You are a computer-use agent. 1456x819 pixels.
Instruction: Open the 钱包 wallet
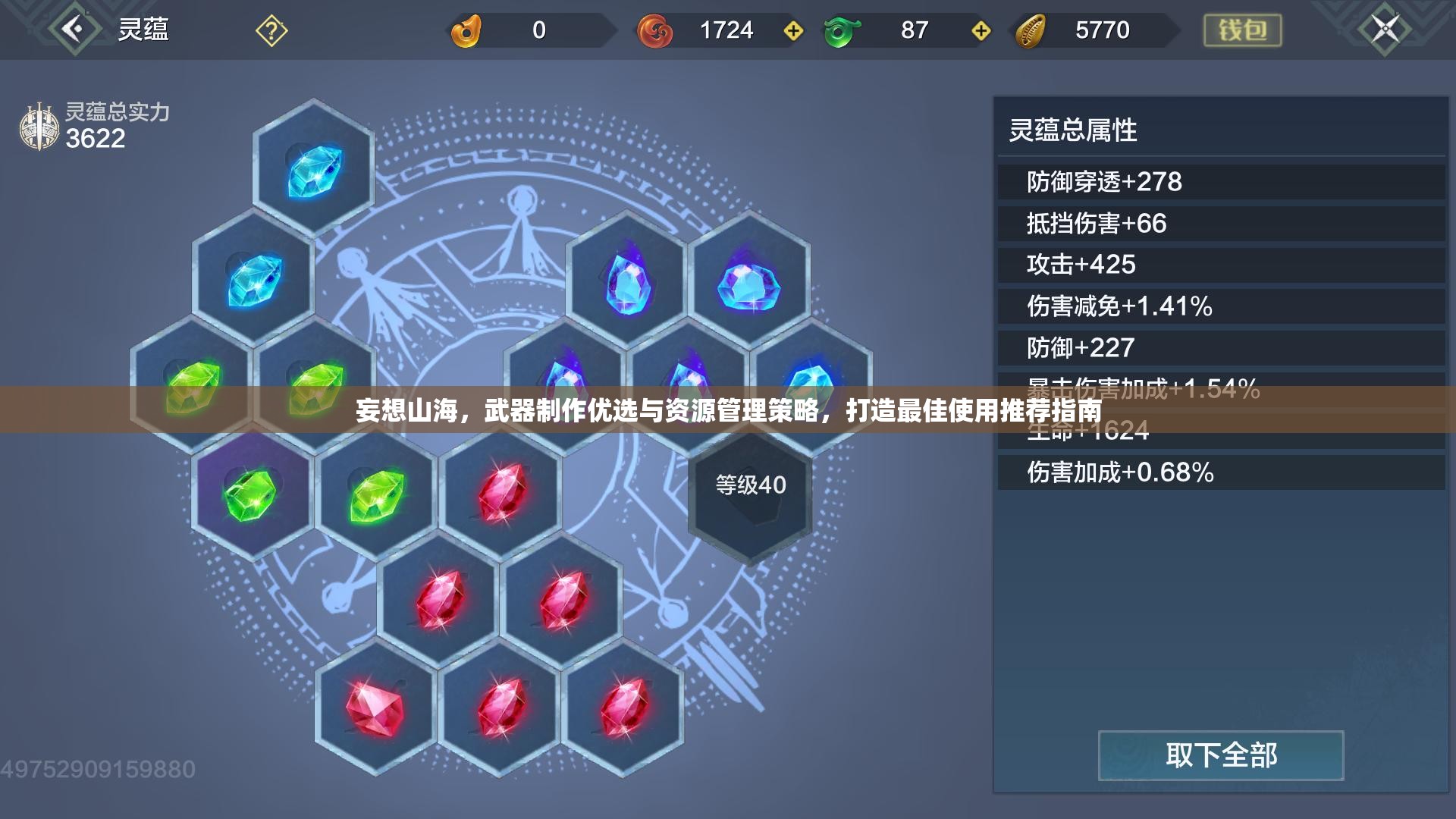pyautogui.click(x=1242, y=30)
